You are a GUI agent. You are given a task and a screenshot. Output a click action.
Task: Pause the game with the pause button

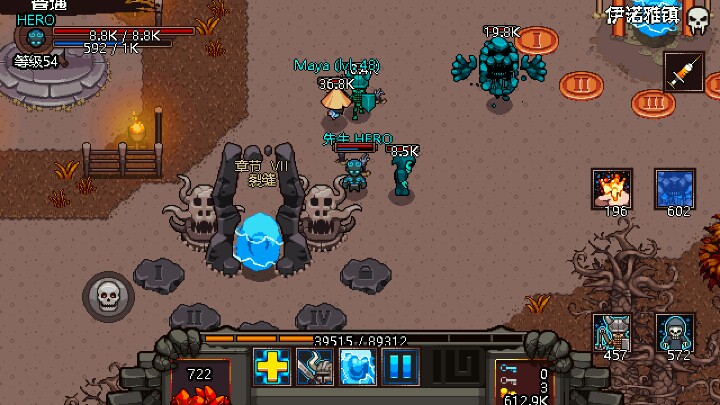(x=401, y=366)
